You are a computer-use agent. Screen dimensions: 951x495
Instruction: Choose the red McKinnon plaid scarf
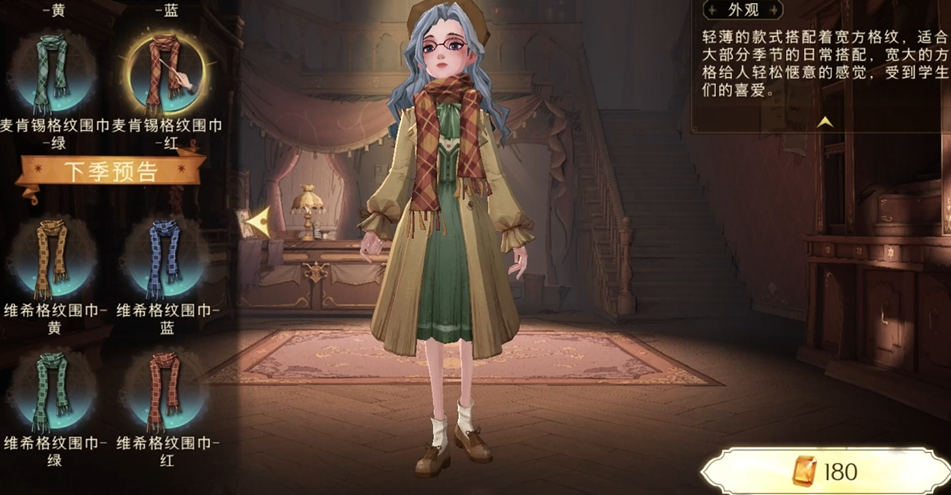click(x=163, y=72)
